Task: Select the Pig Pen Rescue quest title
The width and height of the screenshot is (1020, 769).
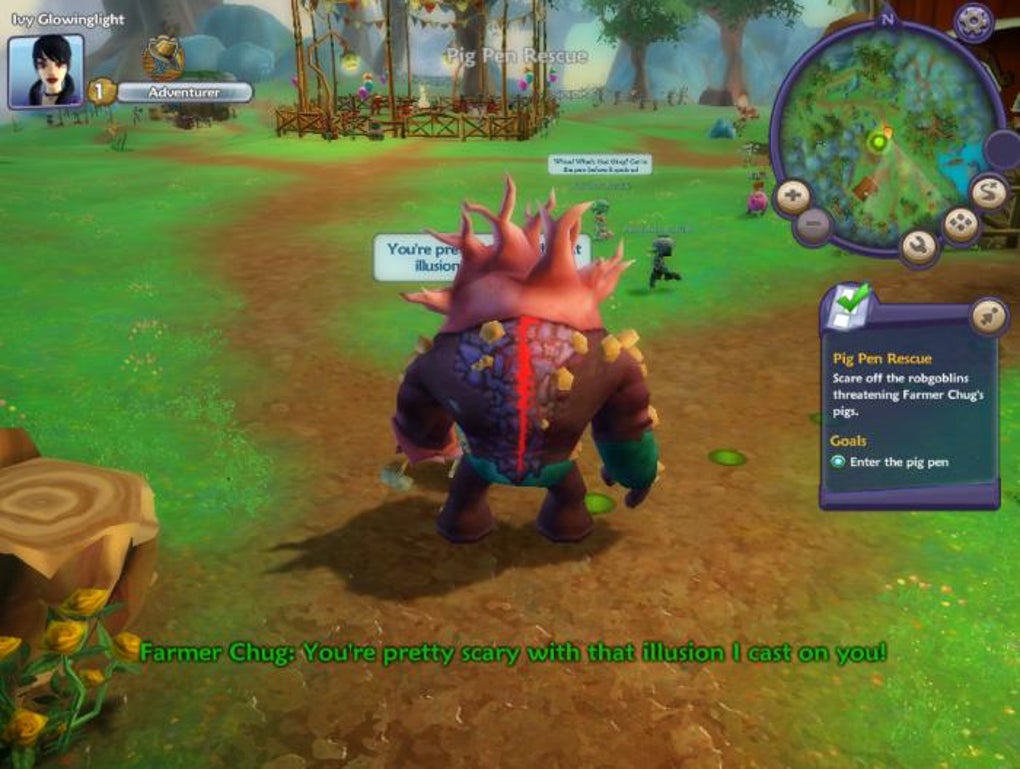Action: (881, 358)
